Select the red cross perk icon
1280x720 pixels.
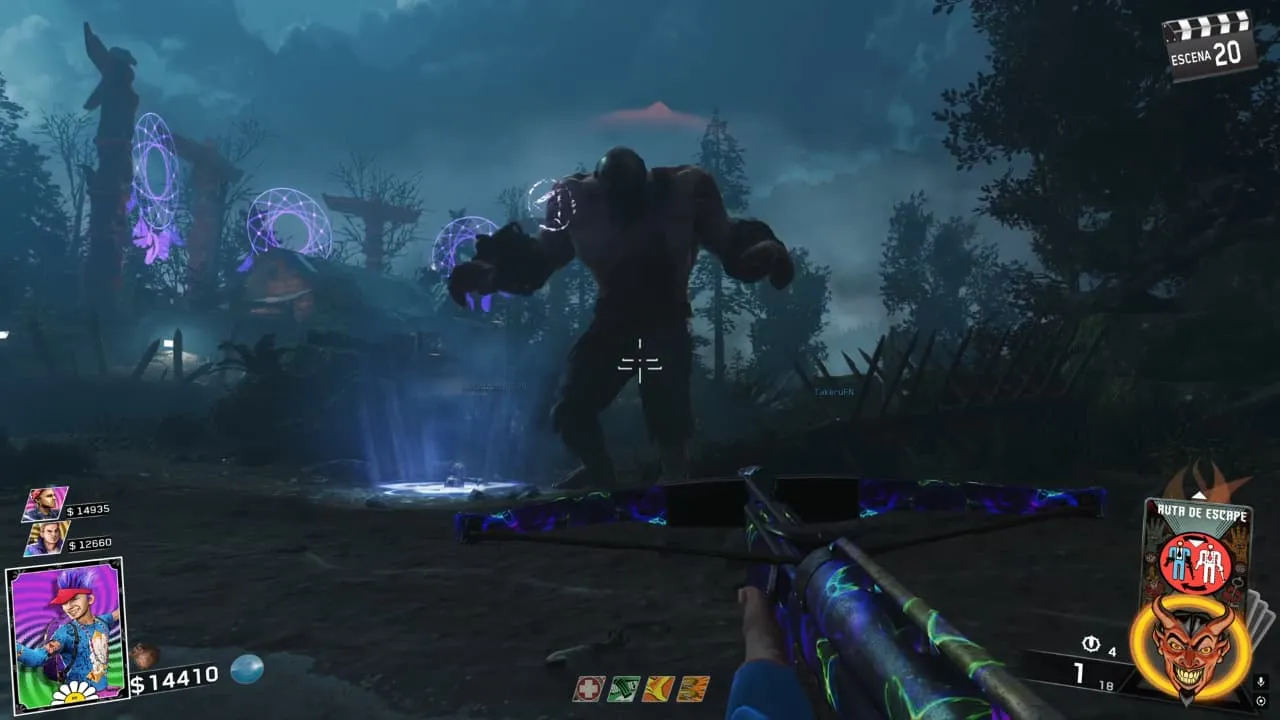588,689
